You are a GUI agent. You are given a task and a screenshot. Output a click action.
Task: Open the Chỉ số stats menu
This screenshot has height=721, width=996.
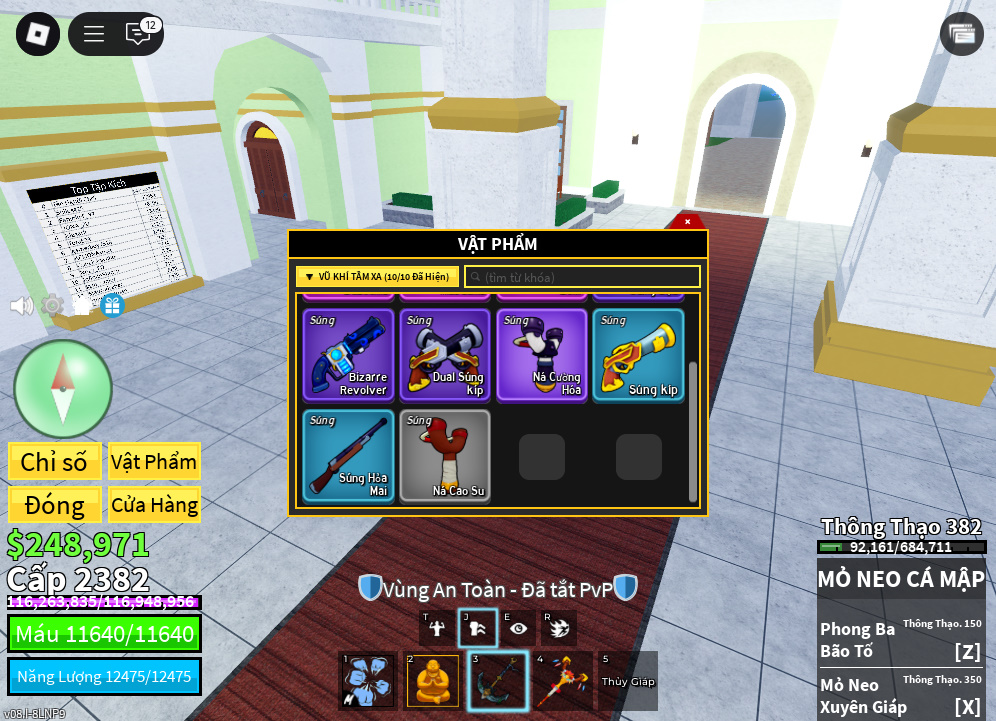coord(54,462)
